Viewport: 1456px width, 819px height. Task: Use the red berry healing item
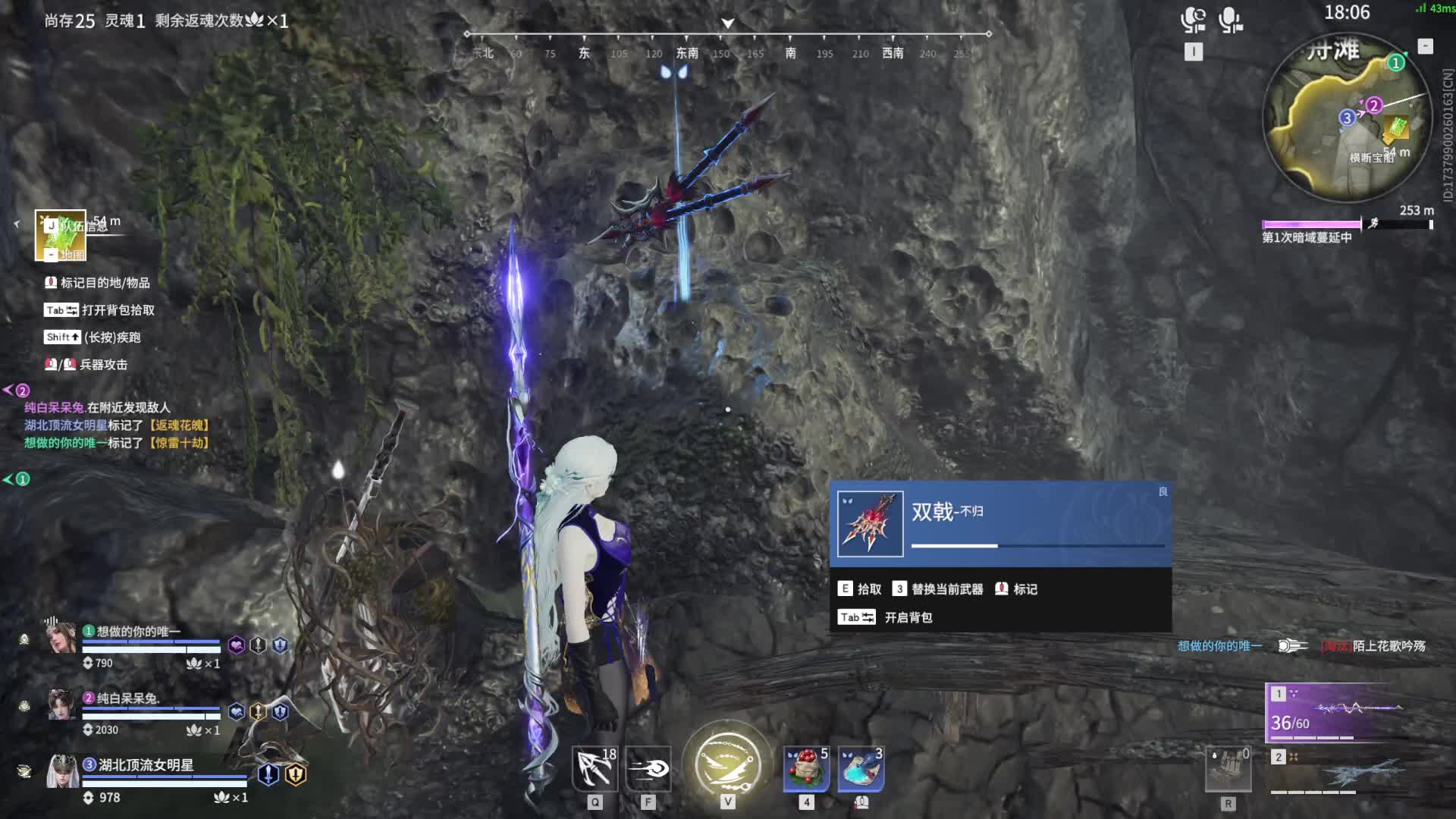[806, 768]
